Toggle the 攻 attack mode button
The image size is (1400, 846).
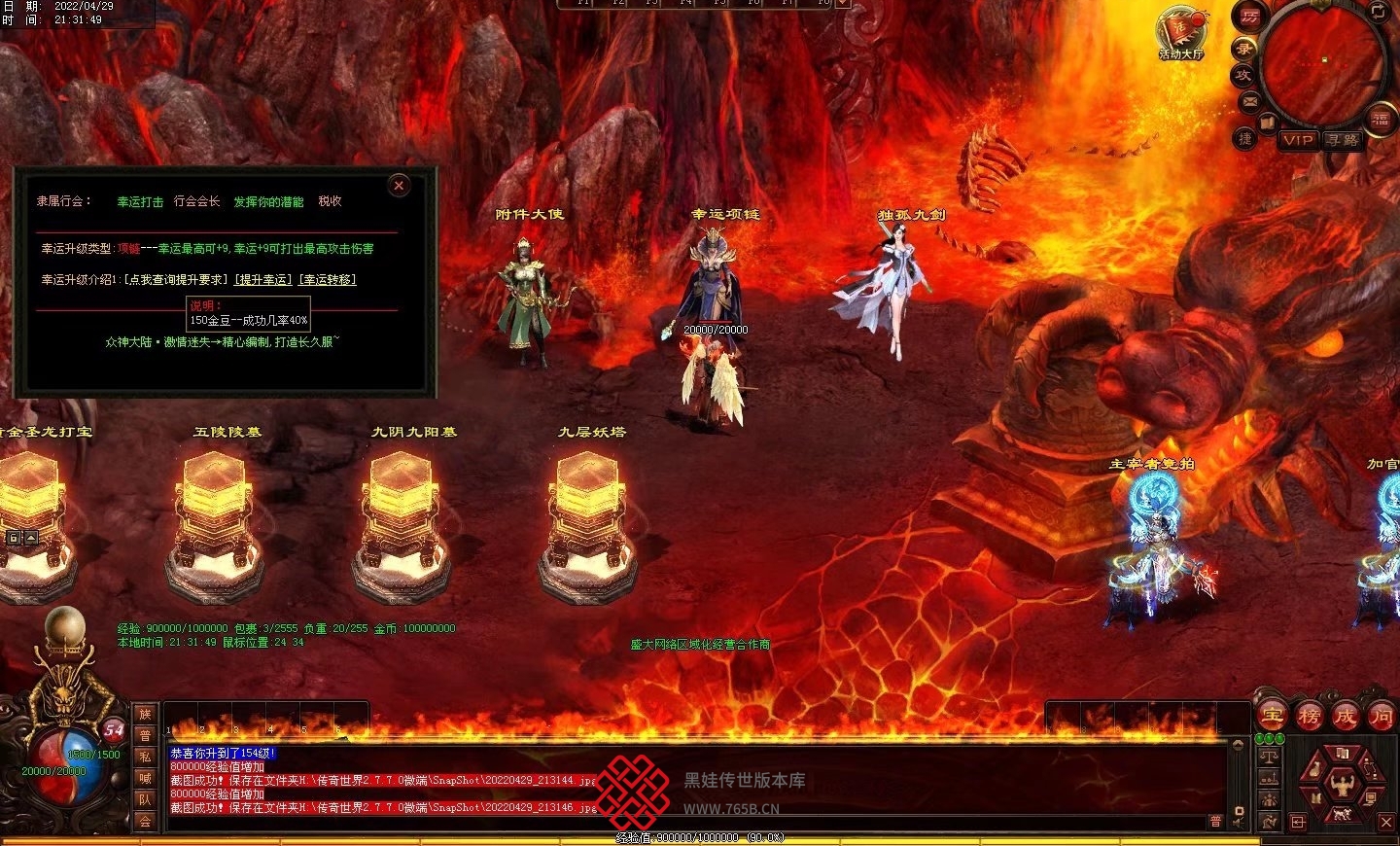click(1243, 74)
